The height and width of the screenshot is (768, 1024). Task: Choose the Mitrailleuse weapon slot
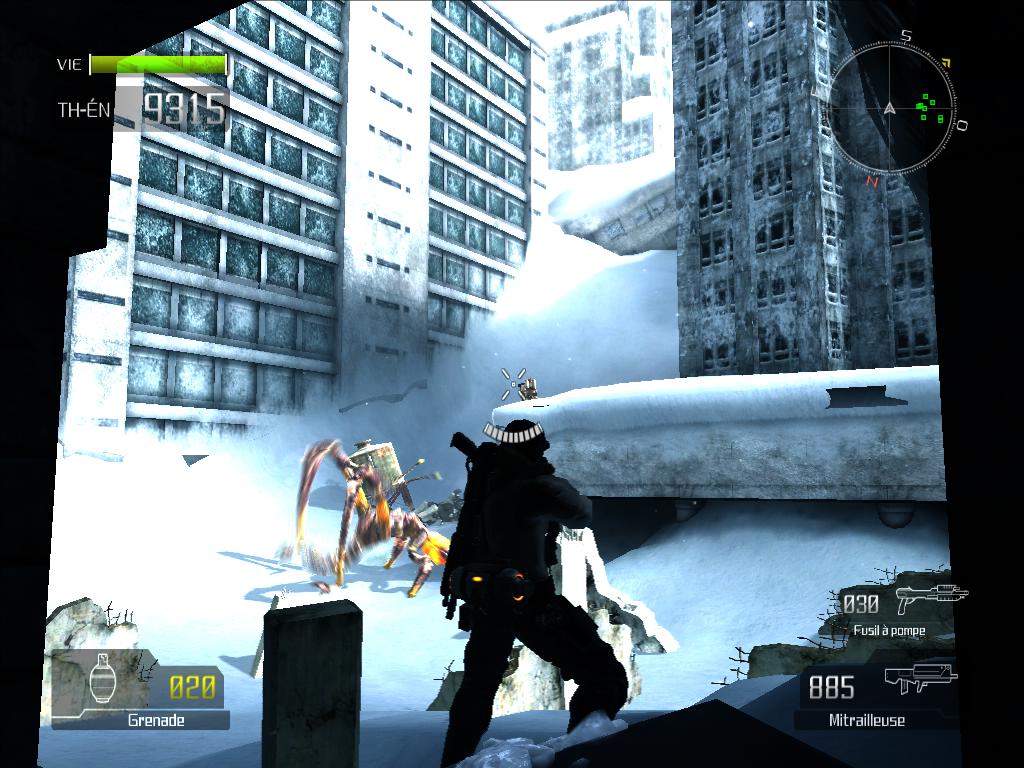877,695
